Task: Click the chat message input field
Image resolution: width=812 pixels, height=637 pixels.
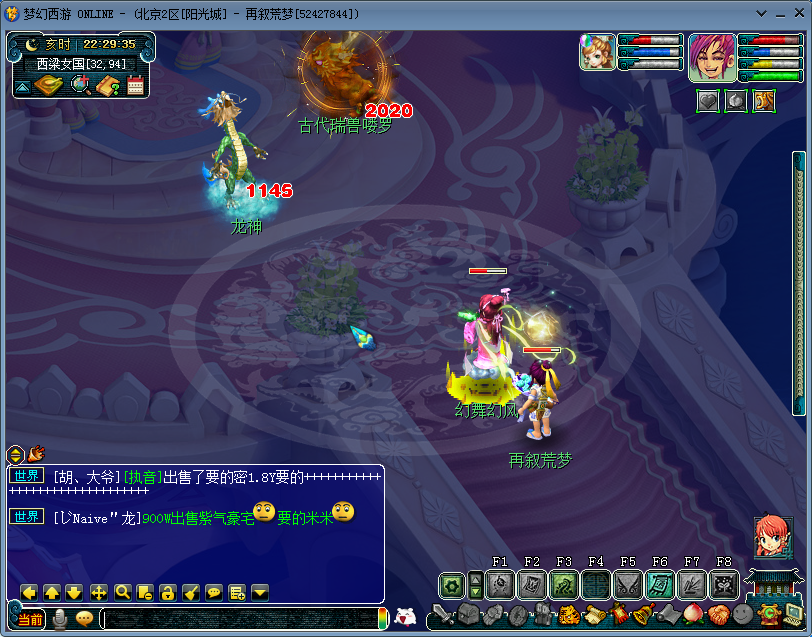Action: [x=240, y=619]
